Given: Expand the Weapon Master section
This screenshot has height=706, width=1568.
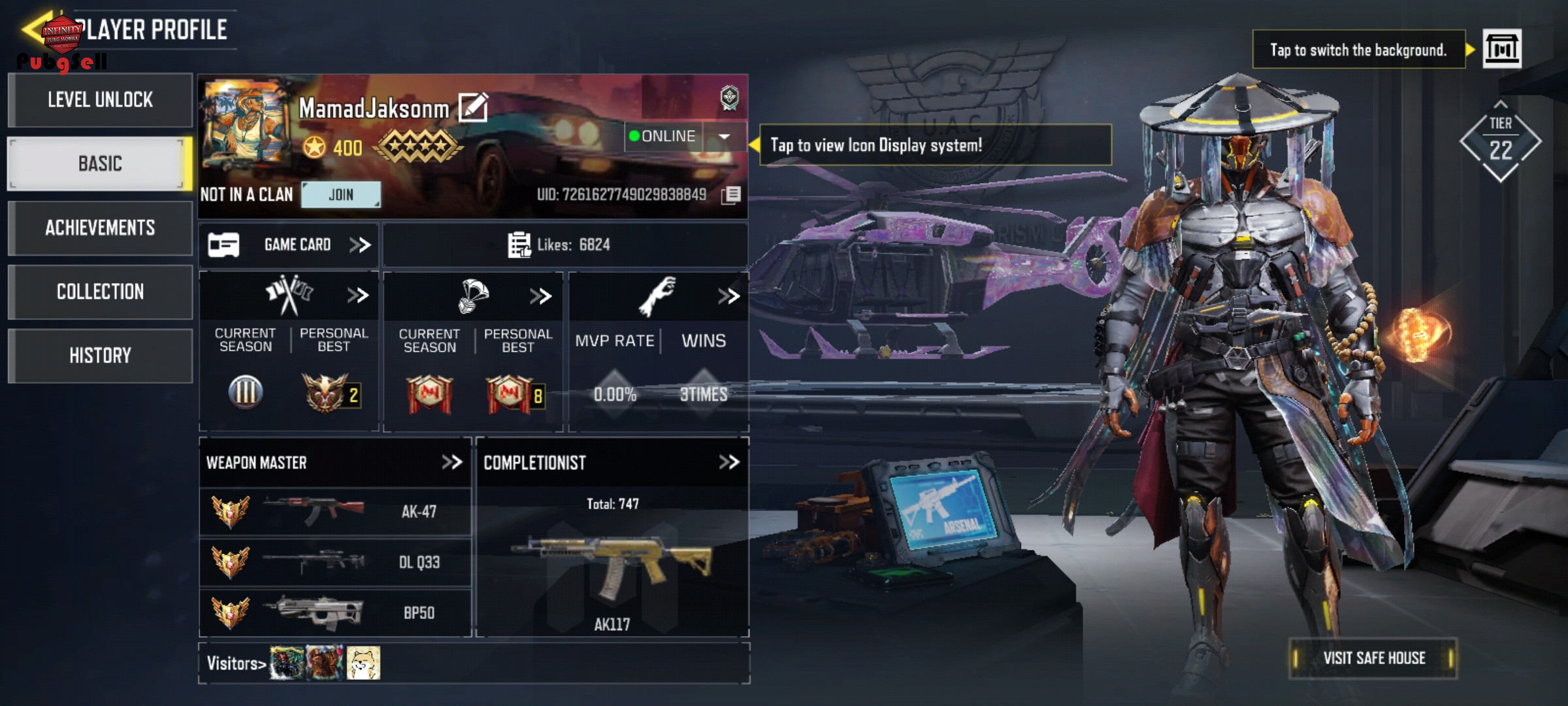Looking at the screenshot, I should tap(451, 462).
